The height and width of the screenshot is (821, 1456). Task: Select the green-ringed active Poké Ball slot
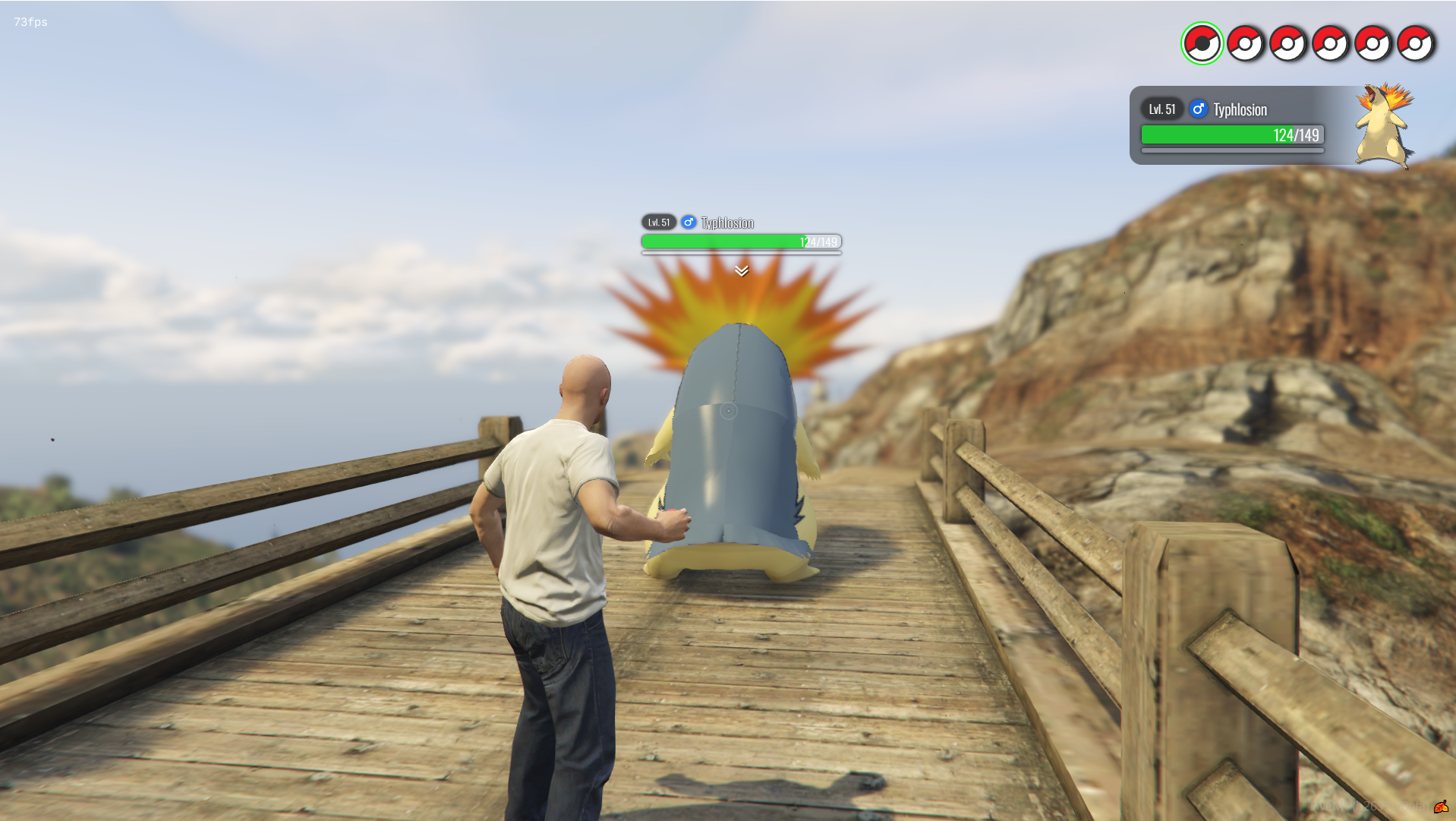(x=1202, y=43)
